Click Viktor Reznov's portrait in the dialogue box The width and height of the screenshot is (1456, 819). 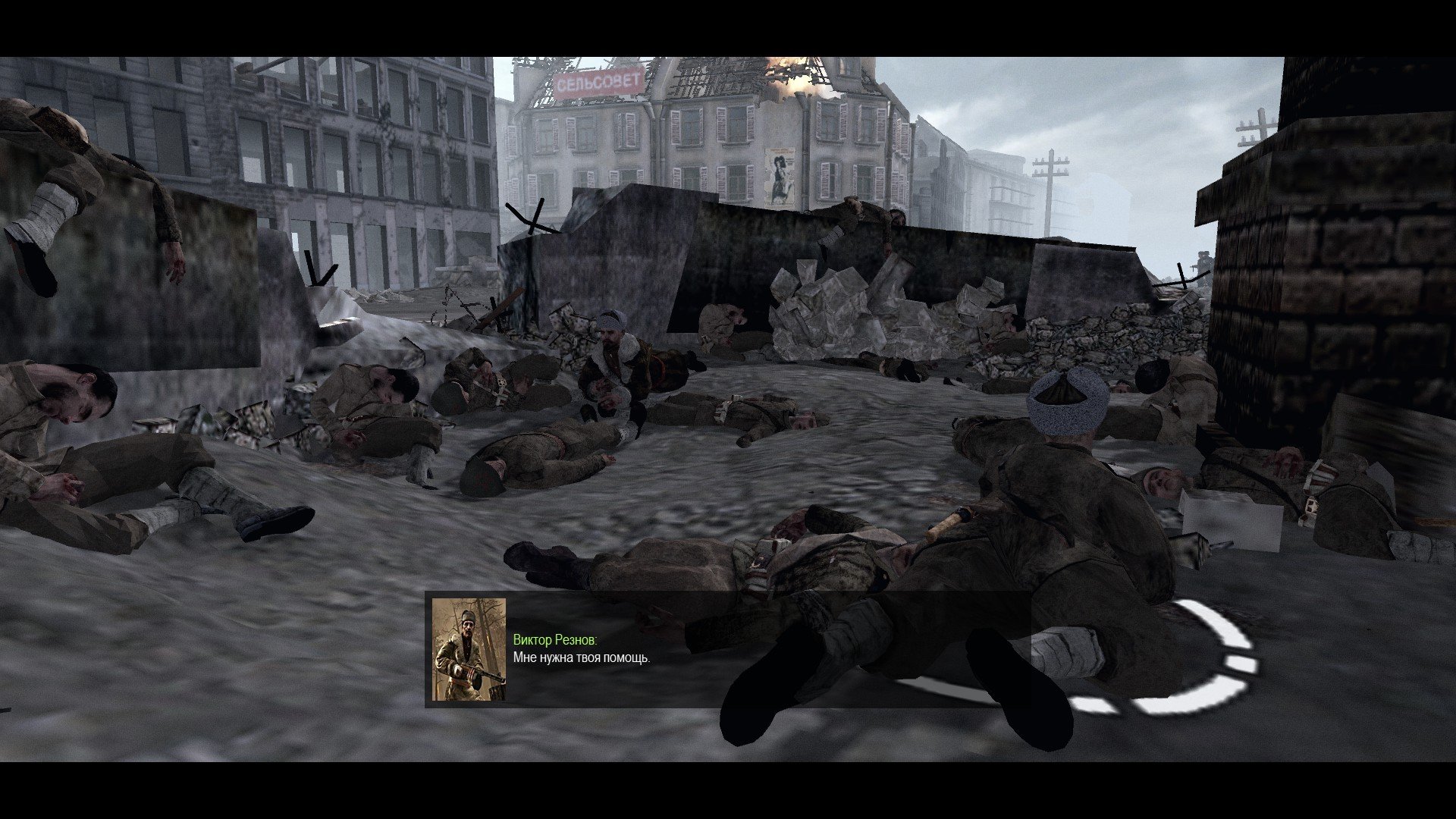[x=469, y=649]
